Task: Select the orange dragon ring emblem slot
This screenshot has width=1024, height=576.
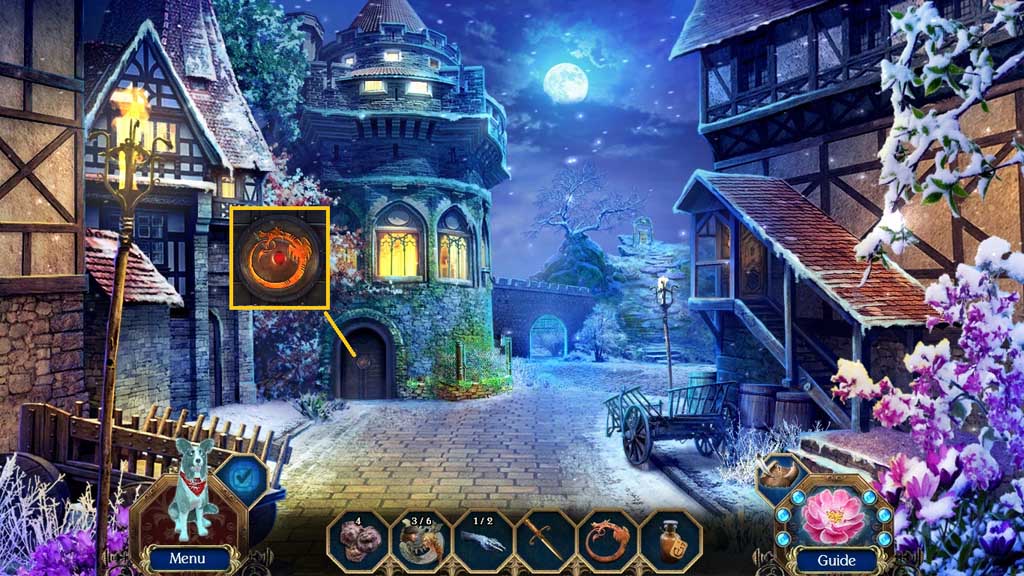Action: (608, 540)
